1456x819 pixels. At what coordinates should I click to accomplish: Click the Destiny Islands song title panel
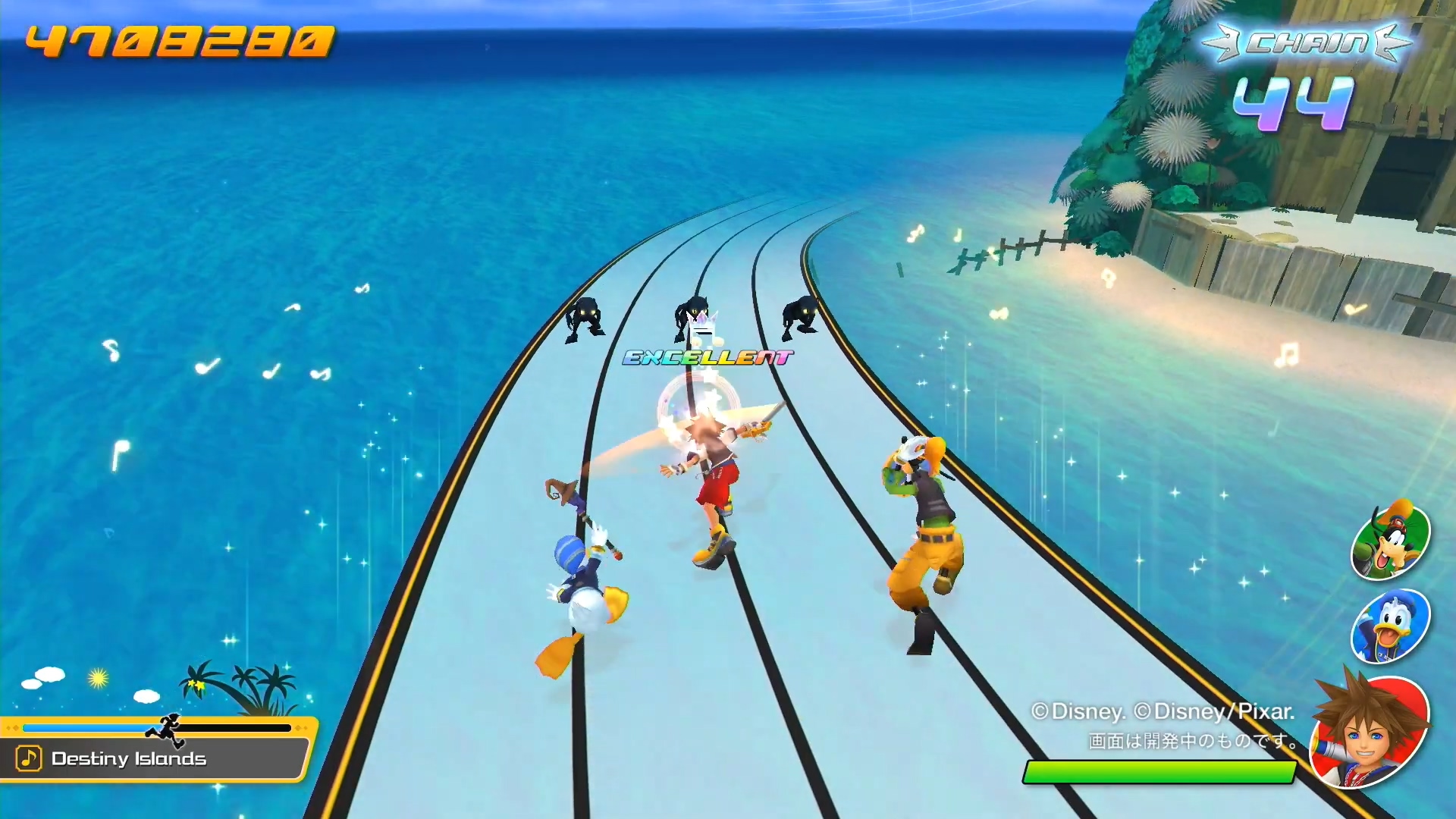(x=155, y=758)
